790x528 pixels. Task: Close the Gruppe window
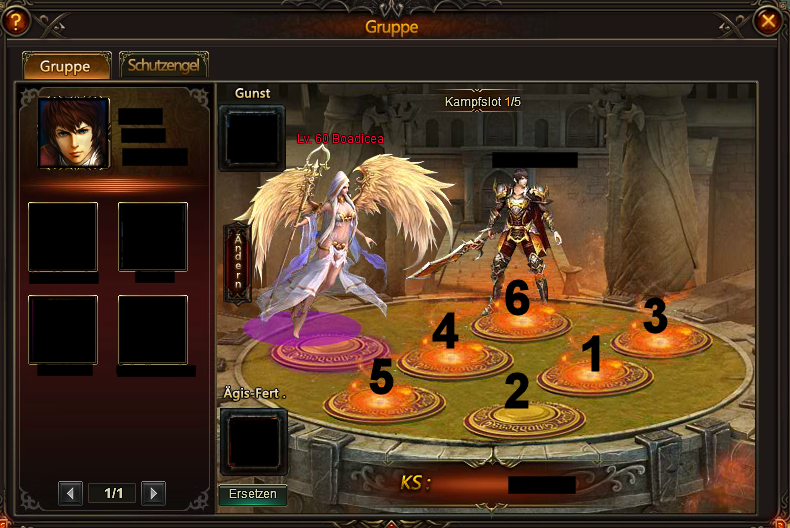point(767,20)
